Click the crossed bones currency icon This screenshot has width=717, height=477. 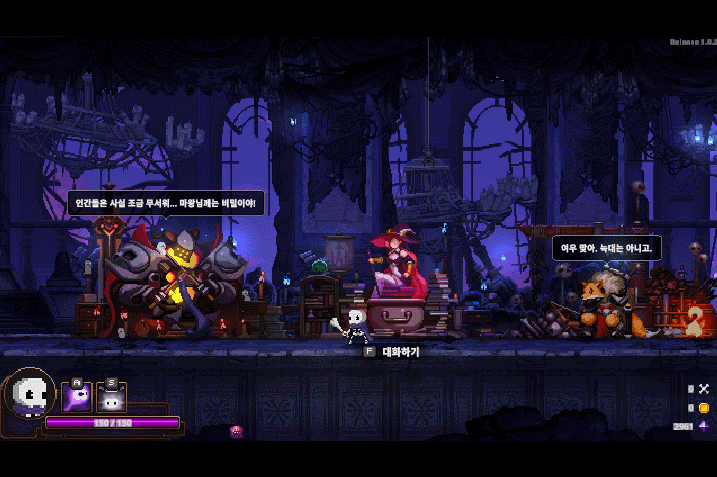coord(704,389)
